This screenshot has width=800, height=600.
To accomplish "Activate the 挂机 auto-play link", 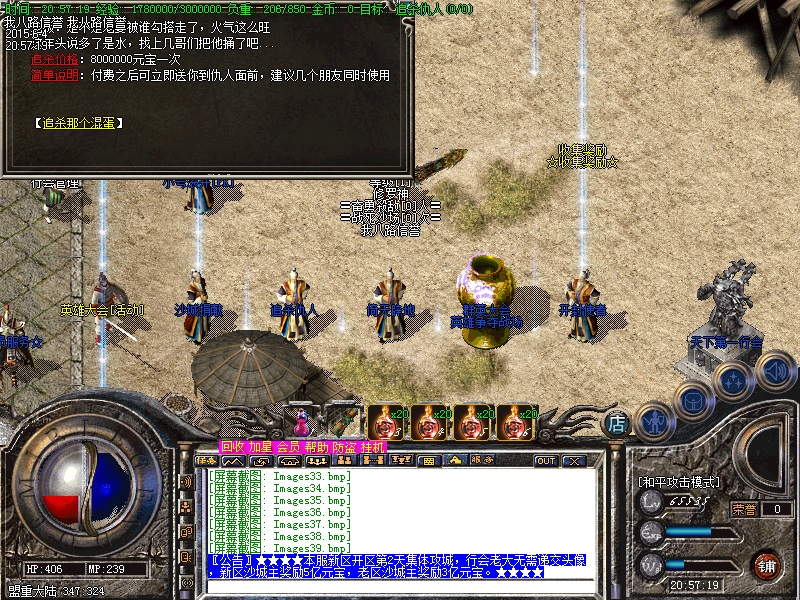I will tap(372, 446).
